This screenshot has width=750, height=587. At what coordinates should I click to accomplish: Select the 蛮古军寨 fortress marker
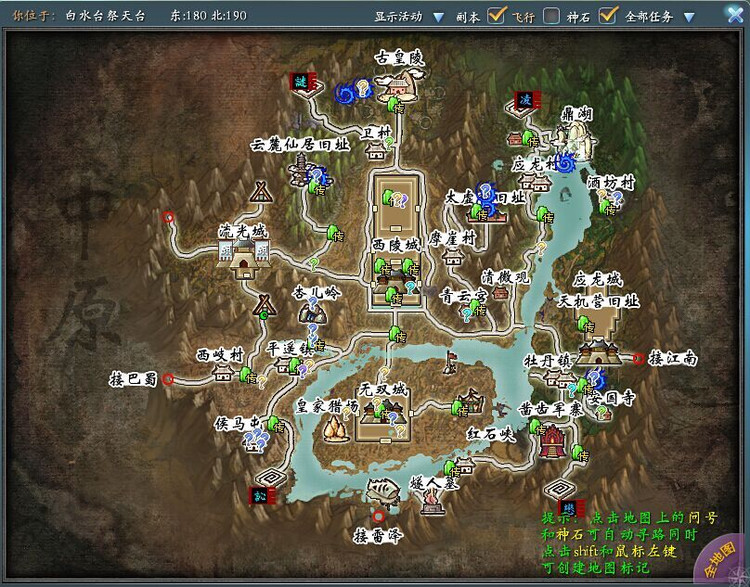pyautogui.click(x=551, y=438)
